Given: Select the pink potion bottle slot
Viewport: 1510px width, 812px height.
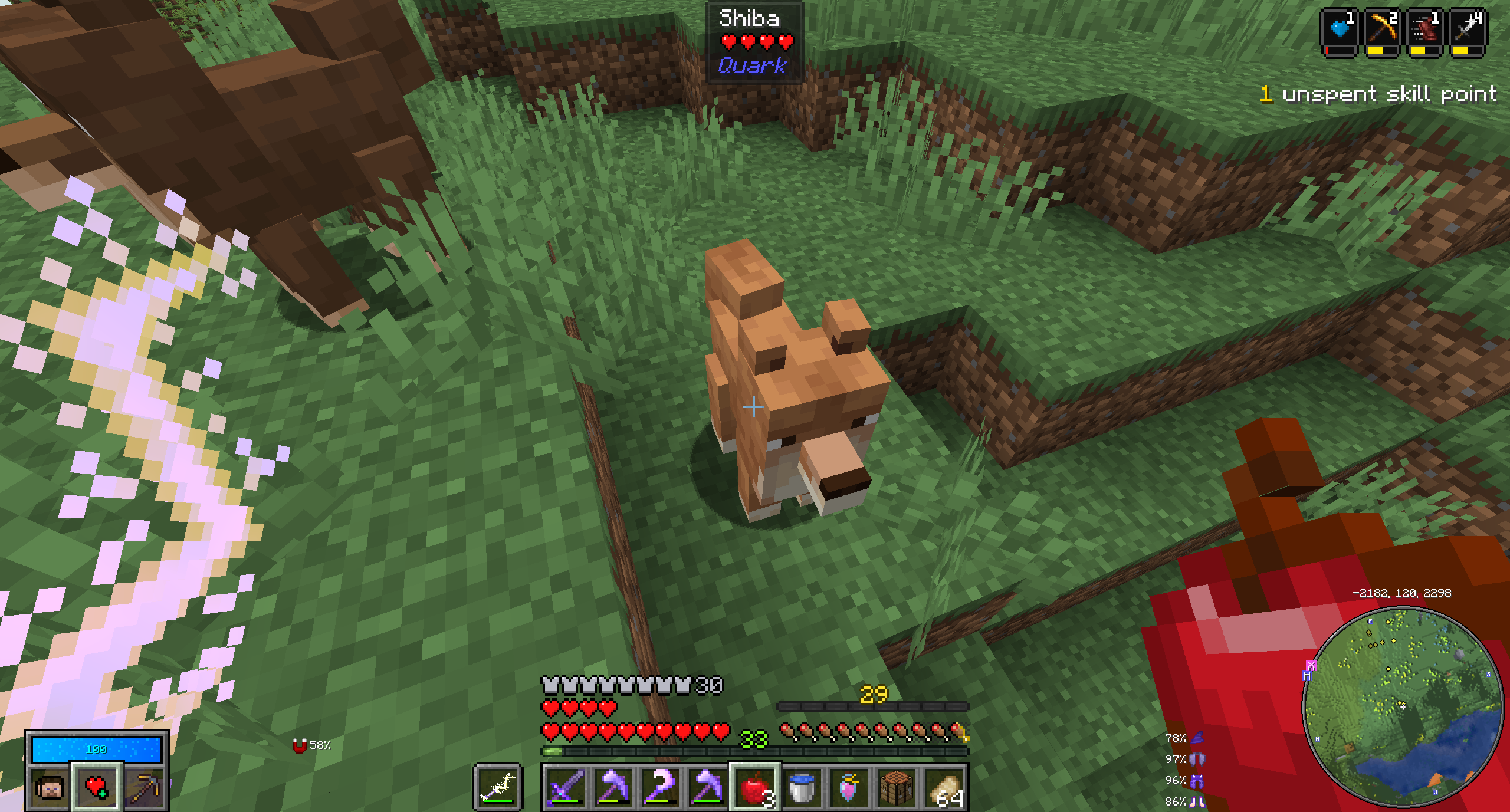Looking at the screenshot, I should pyautogui.click(x=849, y=787).
